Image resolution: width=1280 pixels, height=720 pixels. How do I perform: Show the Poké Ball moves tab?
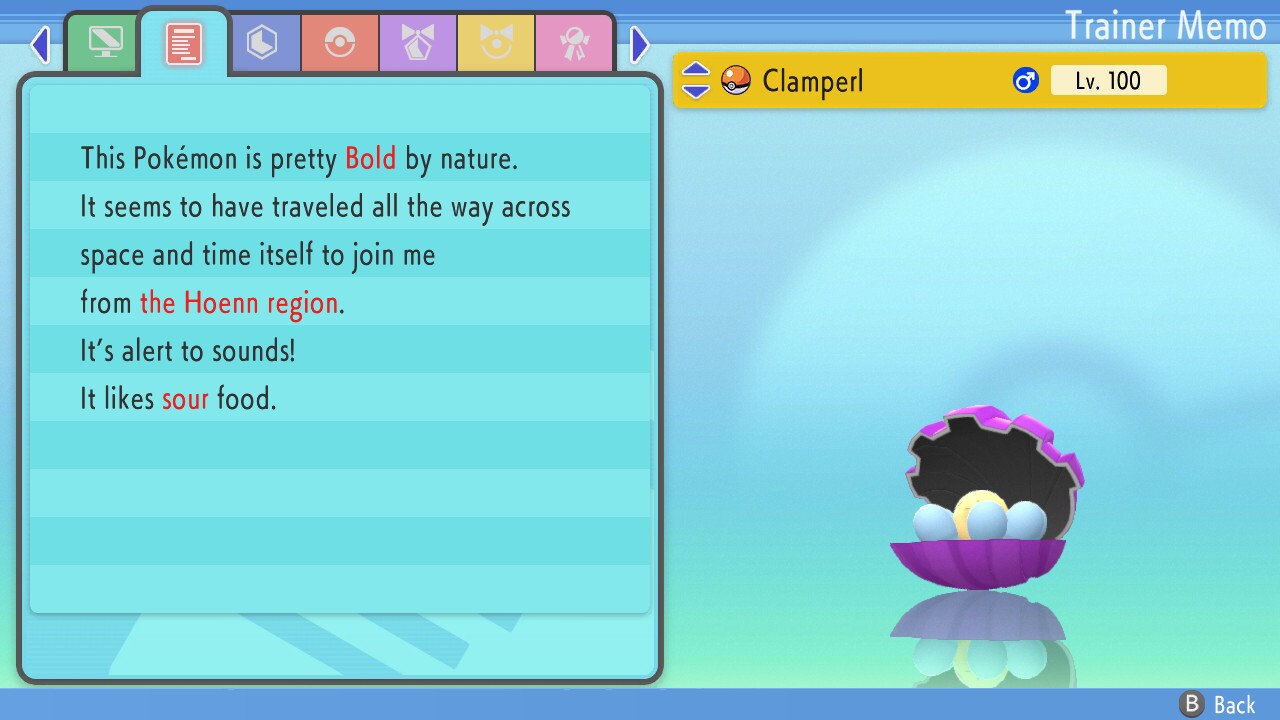point(340,43)
